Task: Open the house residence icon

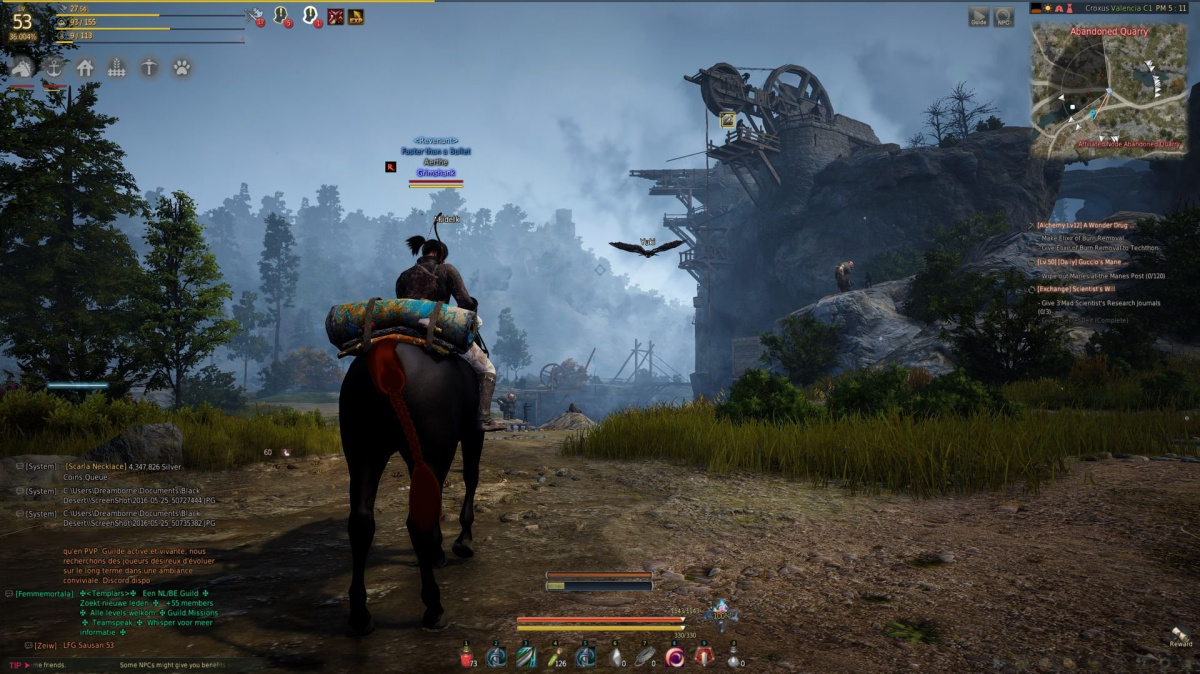Action: [x=85, y=67]
